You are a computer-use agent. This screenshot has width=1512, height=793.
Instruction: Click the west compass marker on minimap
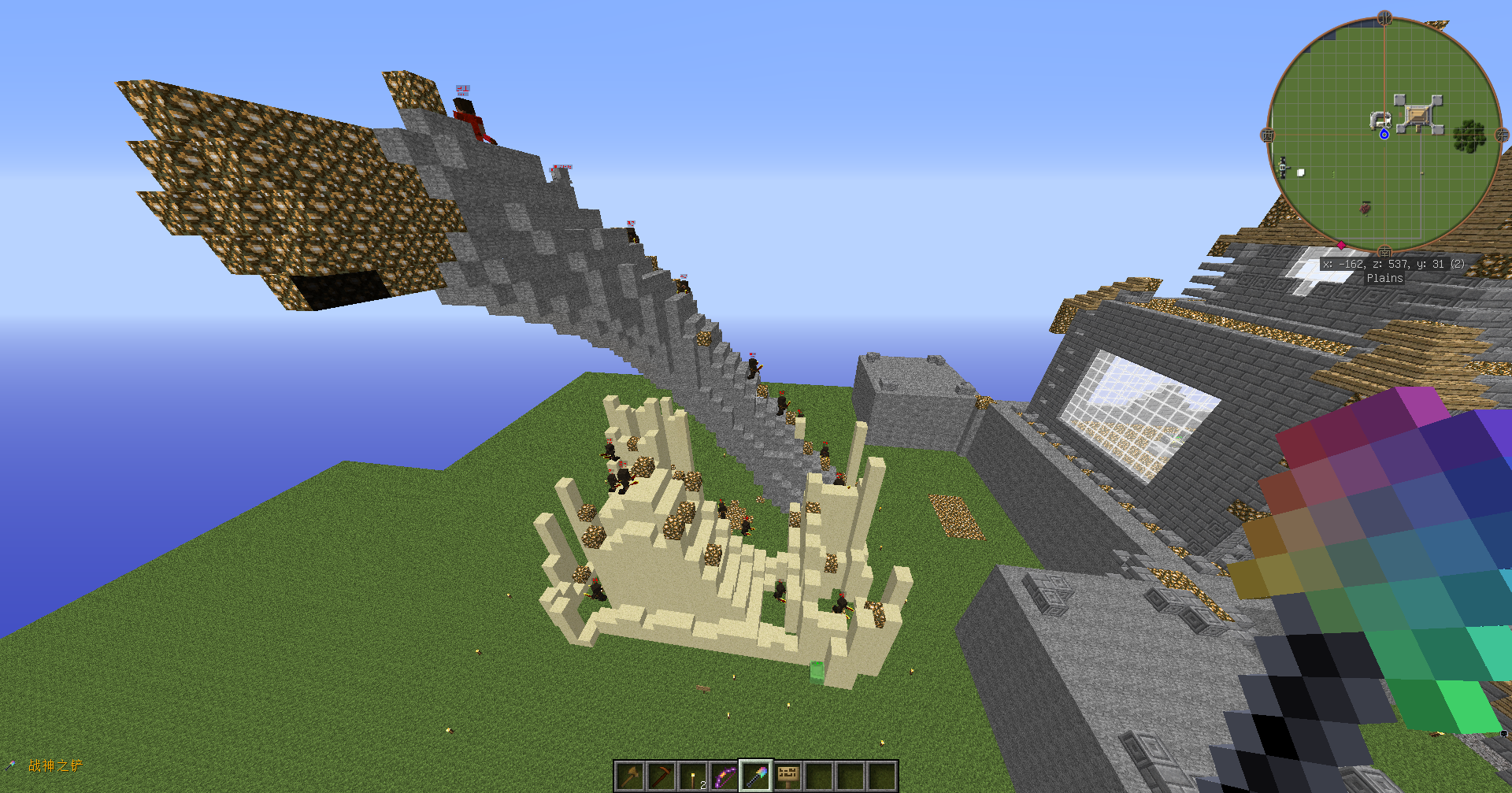(1268, 135)
